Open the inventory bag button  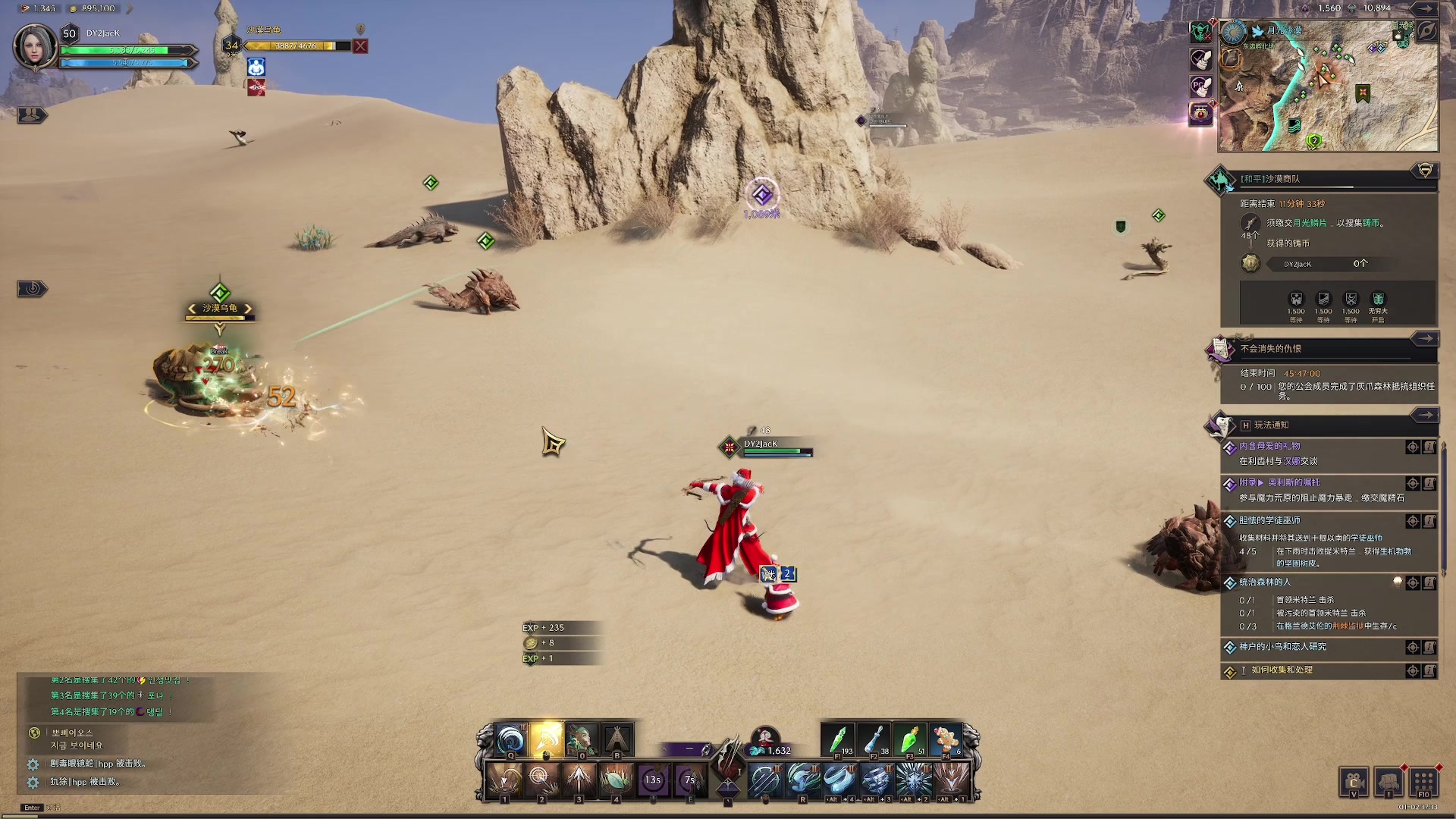[1389, 782]
